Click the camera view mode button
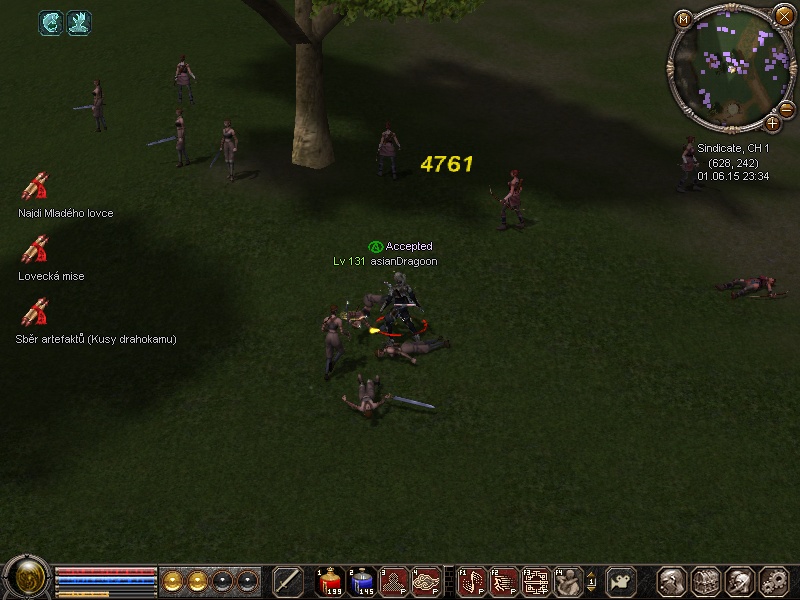 623,581
